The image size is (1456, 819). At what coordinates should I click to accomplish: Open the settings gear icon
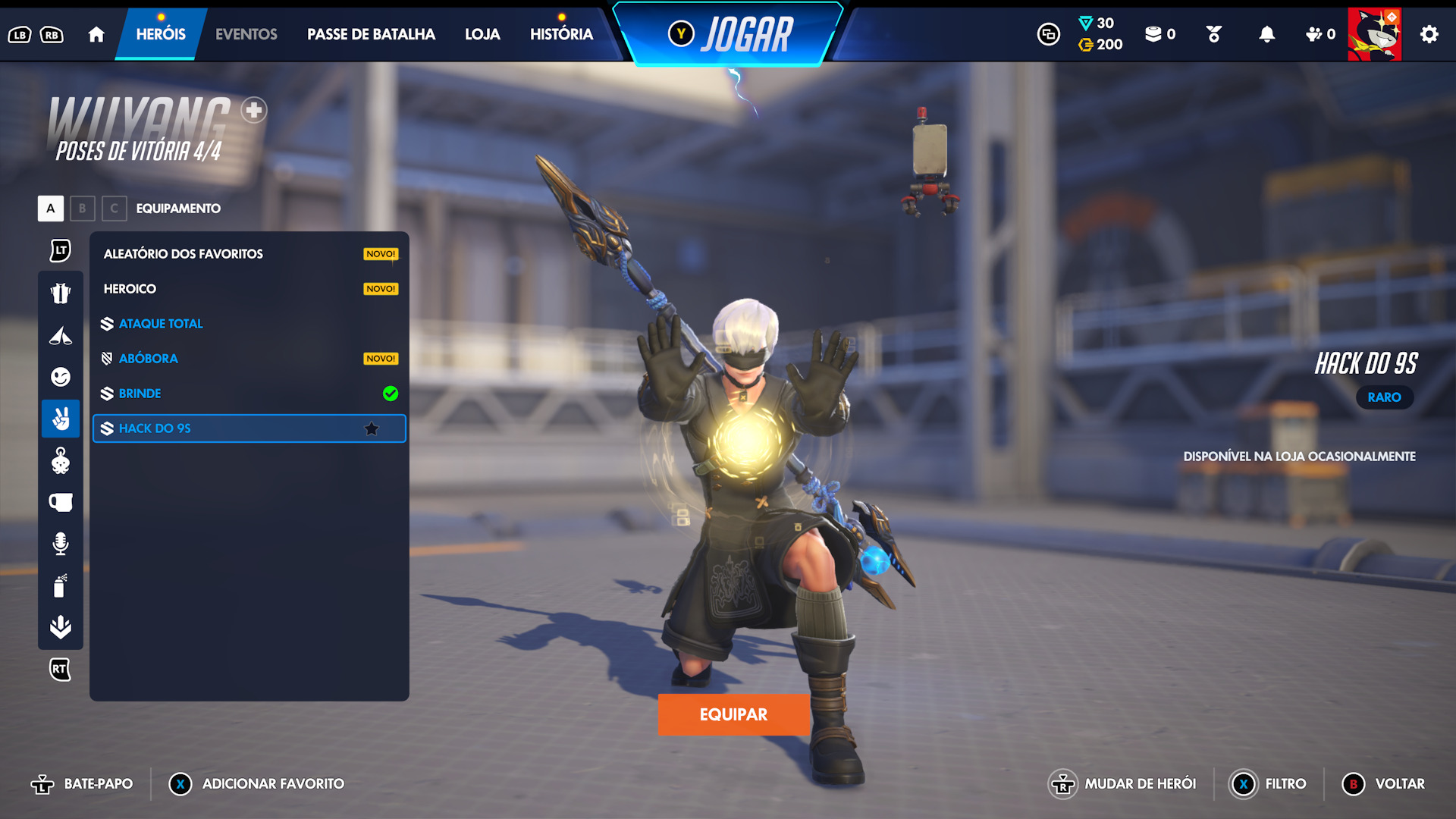1429,34
